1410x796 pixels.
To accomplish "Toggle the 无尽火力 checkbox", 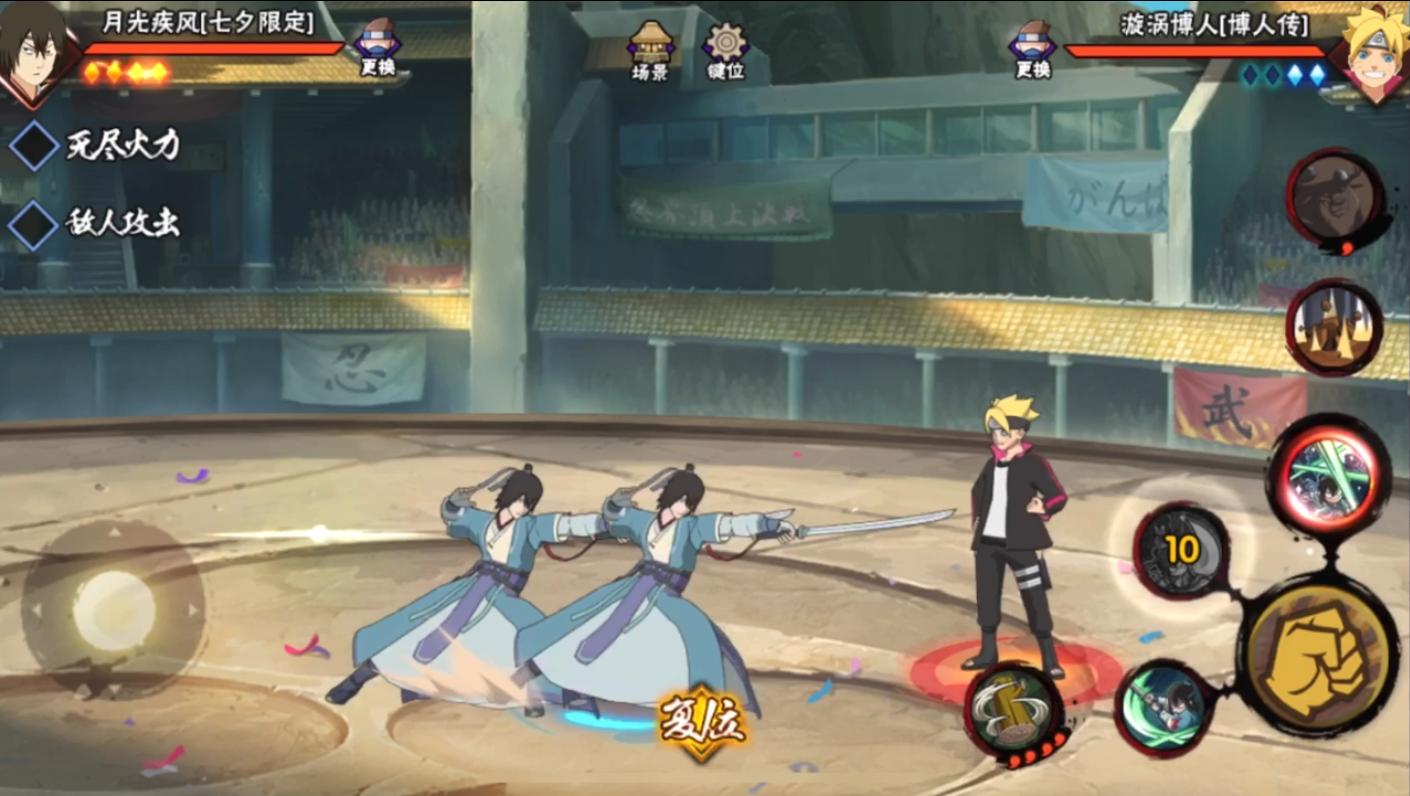I will pyautogui.click(x=34, y=146).
